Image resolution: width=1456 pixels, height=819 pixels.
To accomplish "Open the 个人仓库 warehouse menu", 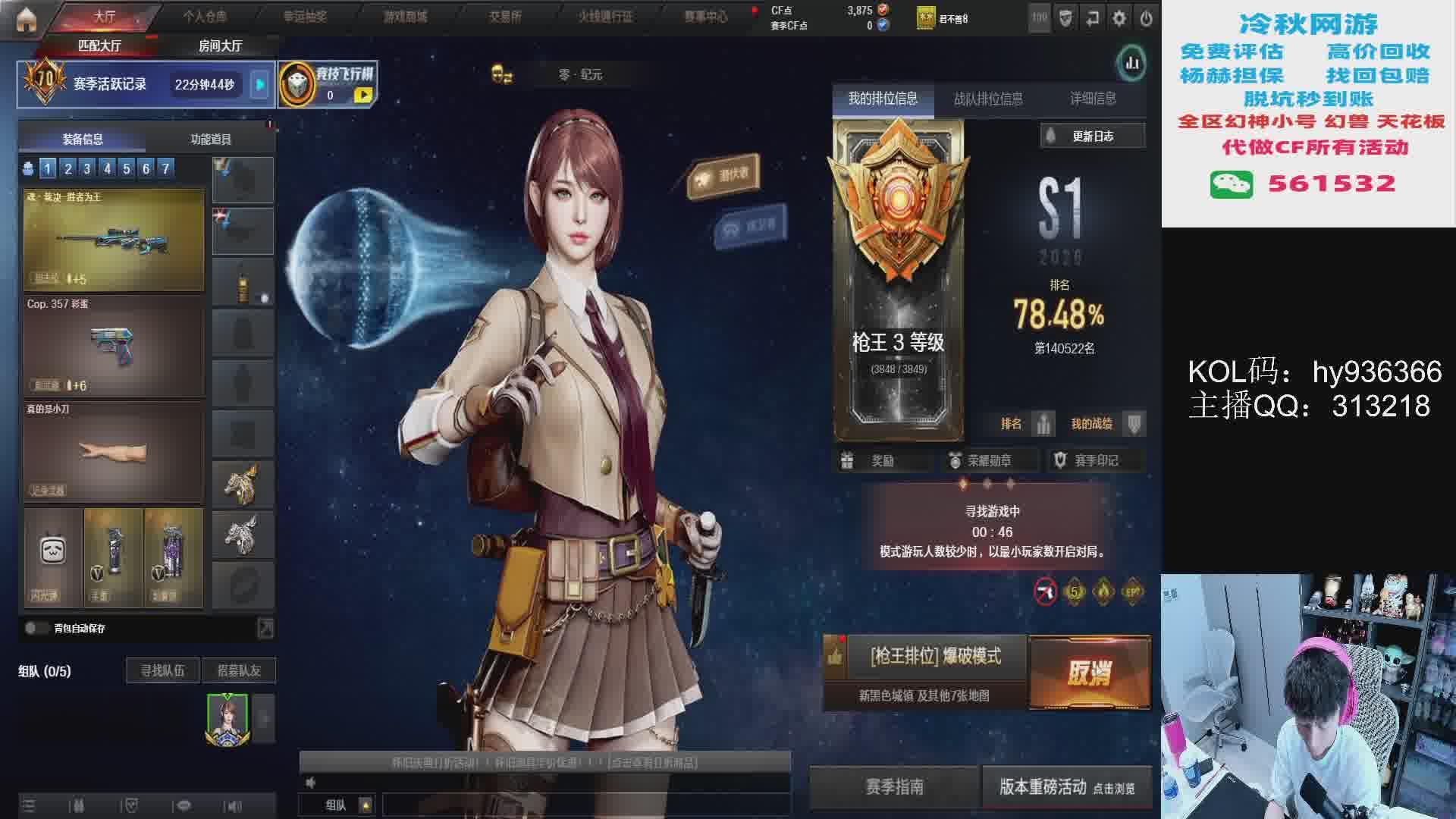I will (x=205, y=16).
